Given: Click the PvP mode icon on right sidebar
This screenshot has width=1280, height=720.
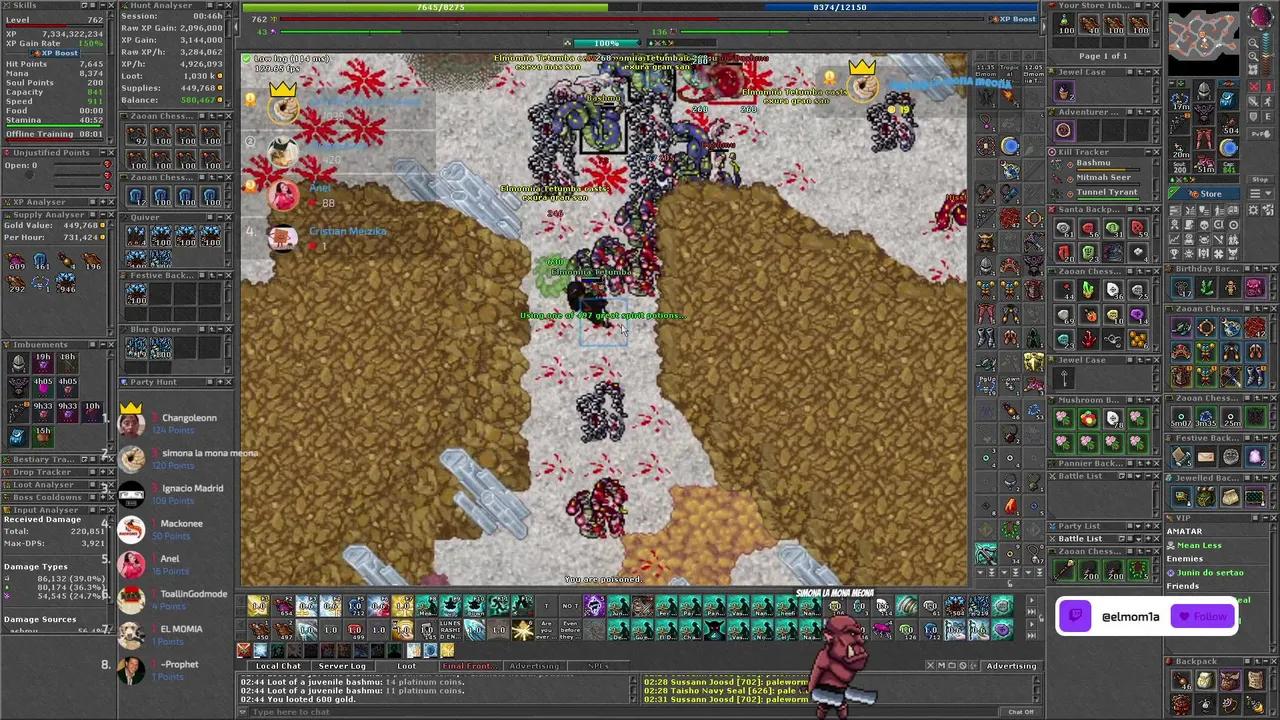Looking at the screenshot, I should point(1260,133).
